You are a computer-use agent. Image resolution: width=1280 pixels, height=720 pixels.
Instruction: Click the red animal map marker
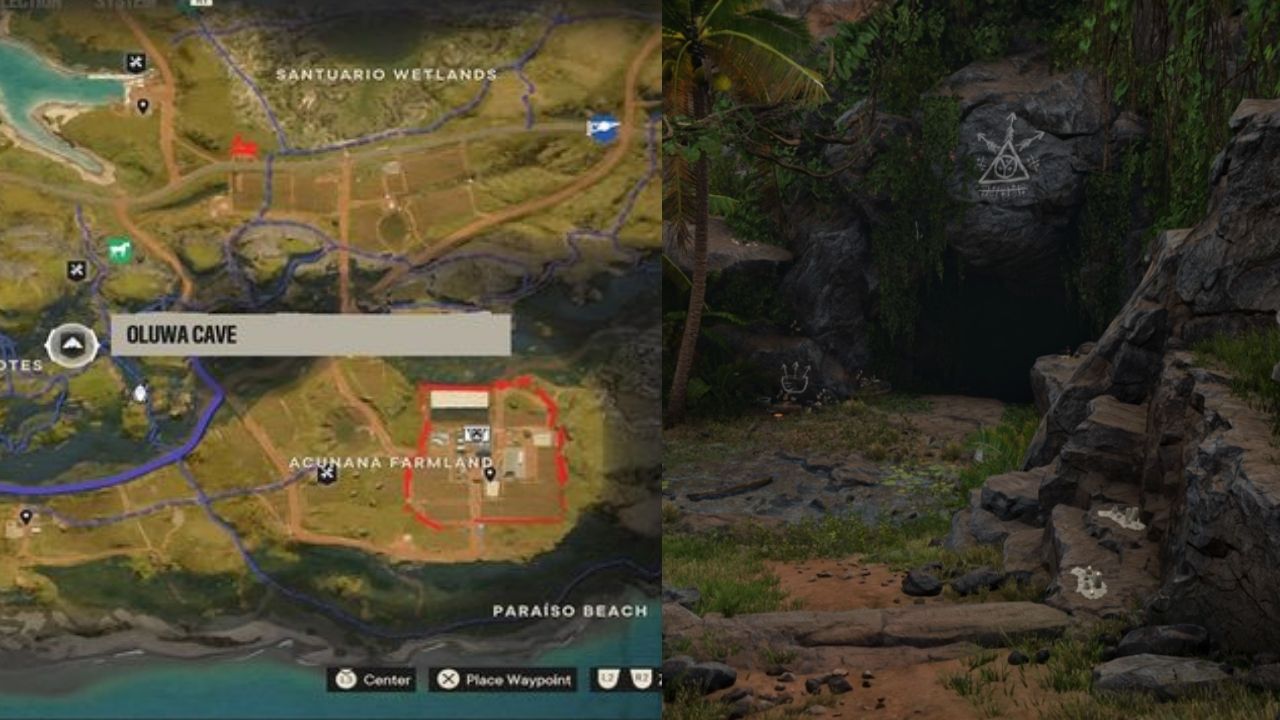[243, 148]
